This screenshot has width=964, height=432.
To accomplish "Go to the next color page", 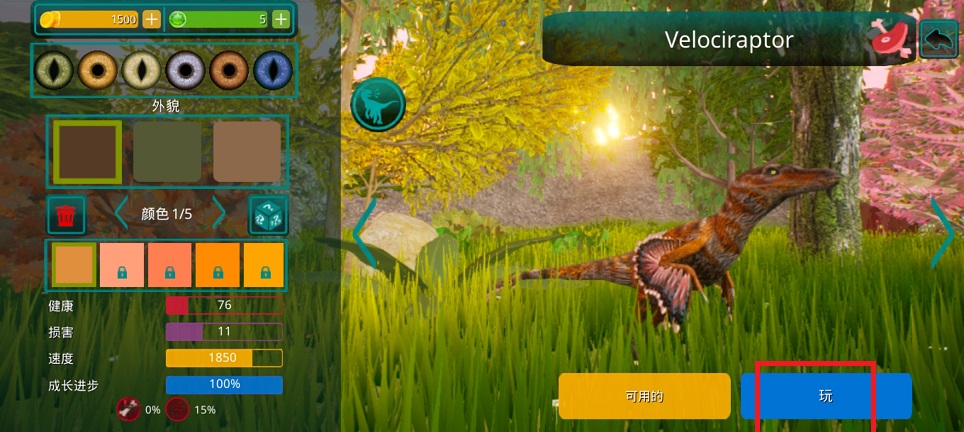I will click(220, 214).
